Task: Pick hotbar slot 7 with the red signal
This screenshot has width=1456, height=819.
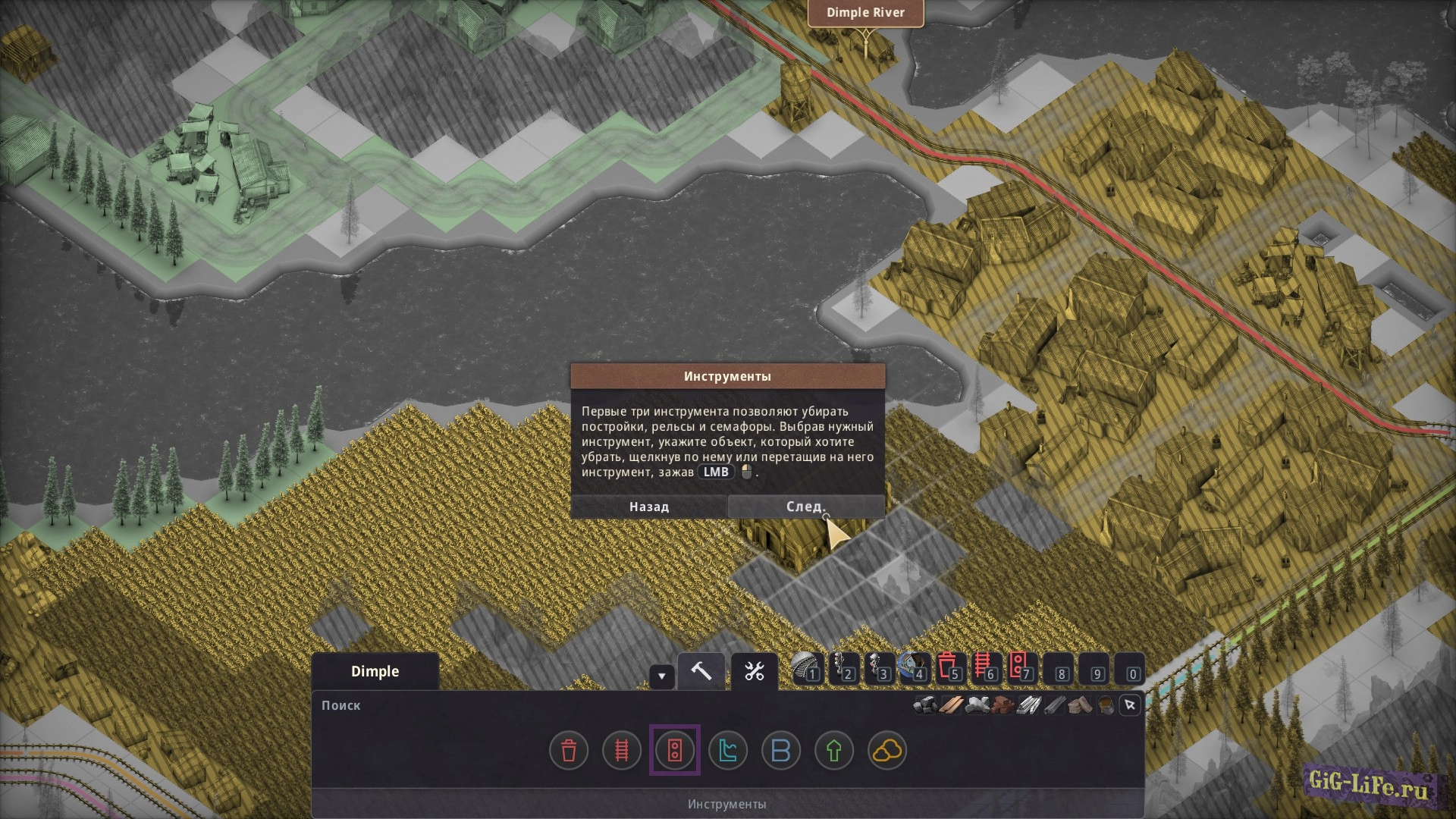Action: click(1021, 669)
